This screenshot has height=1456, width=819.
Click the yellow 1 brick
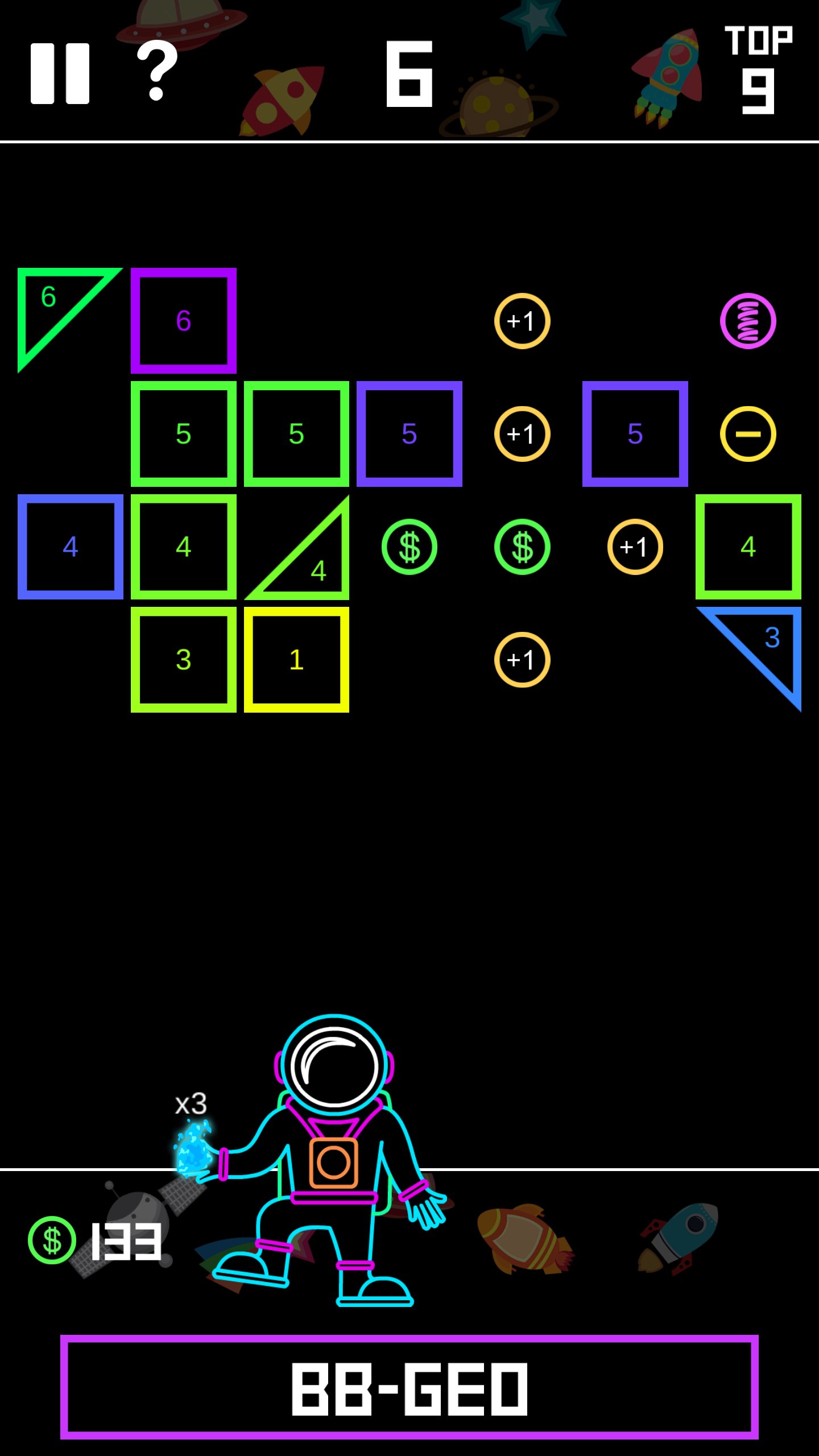point(296,660)
